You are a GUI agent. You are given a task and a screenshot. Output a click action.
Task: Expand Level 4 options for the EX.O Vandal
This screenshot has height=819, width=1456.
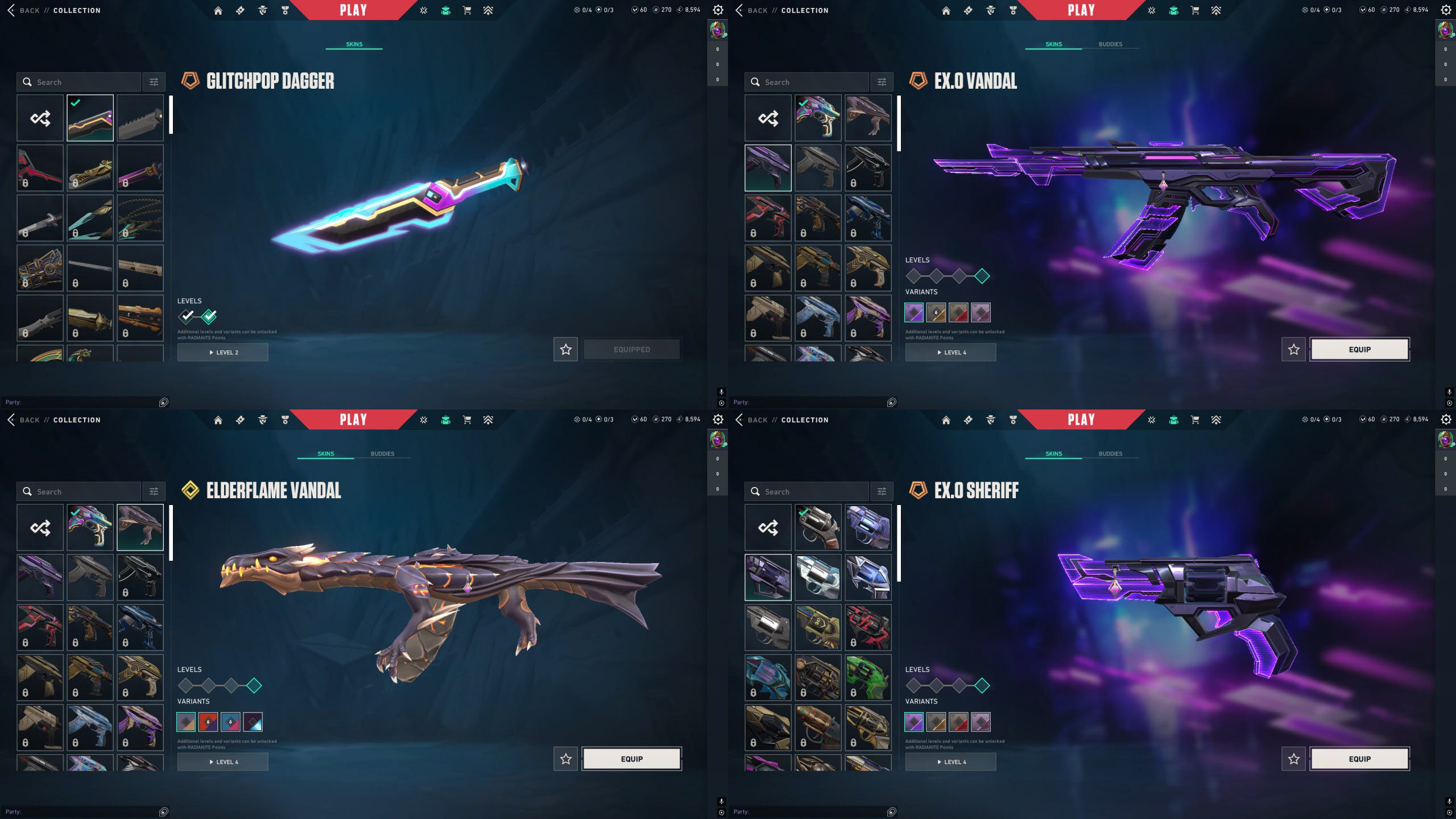tap(950, 352)
